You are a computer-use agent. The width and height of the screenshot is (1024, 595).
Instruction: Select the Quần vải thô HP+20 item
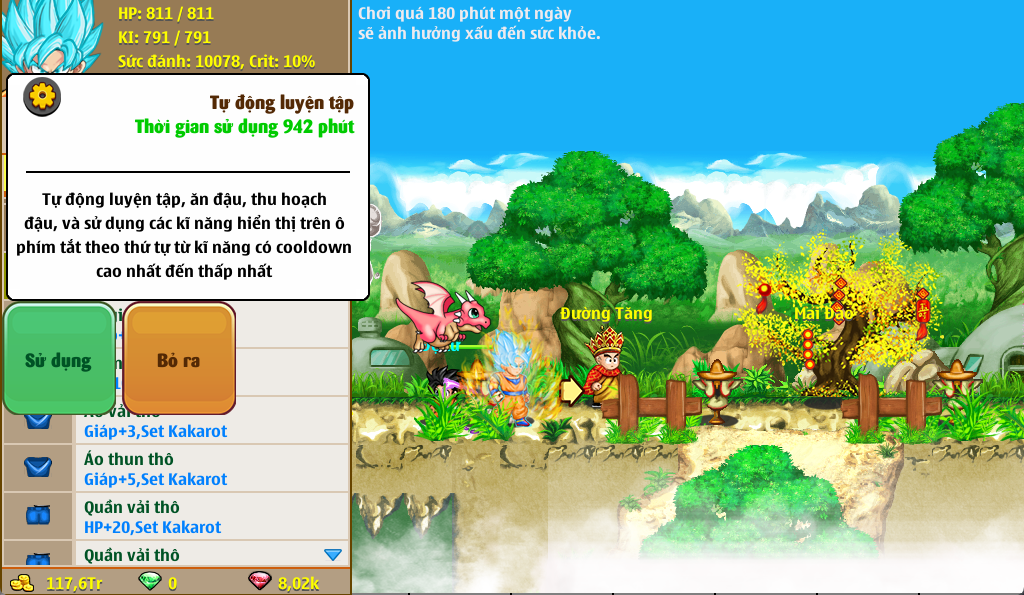pos(175,517)
